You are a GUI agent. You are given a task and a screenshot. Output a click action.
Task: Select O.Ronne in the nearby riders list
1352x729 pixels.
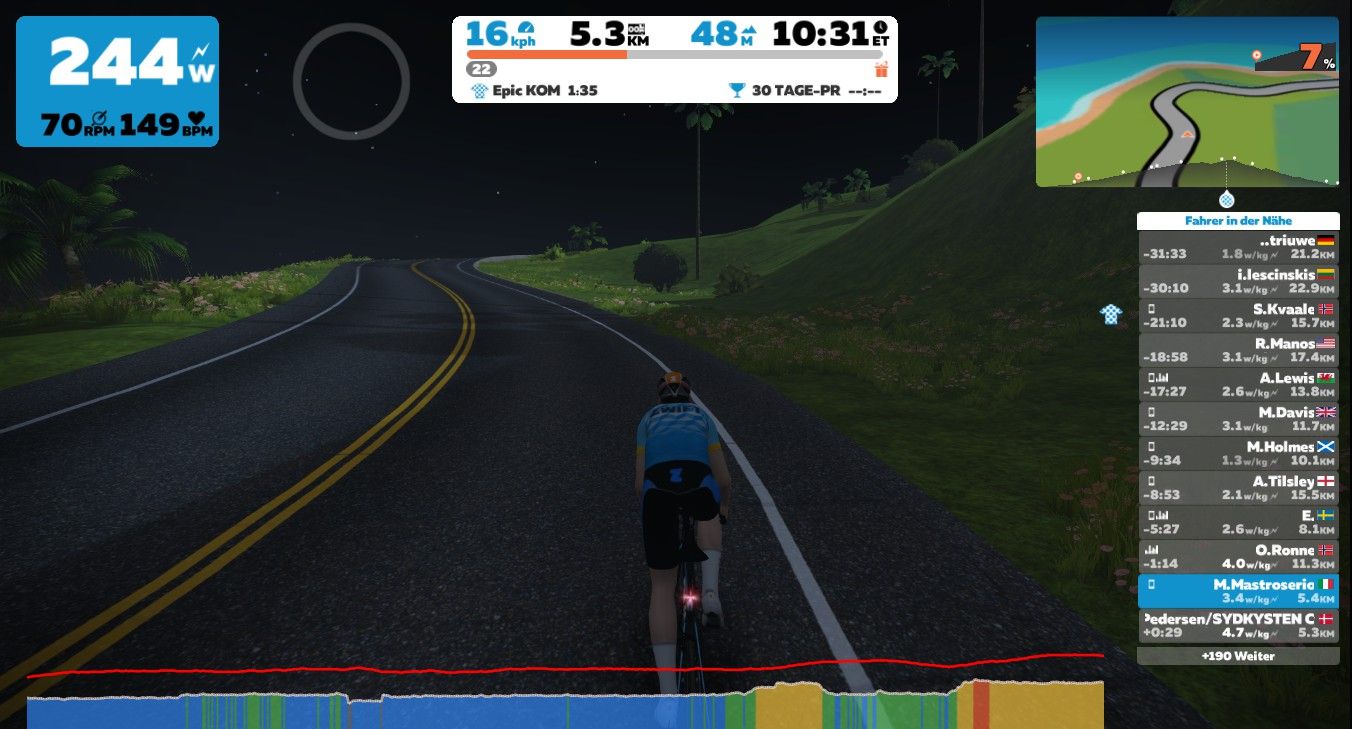coord(1238,557)
